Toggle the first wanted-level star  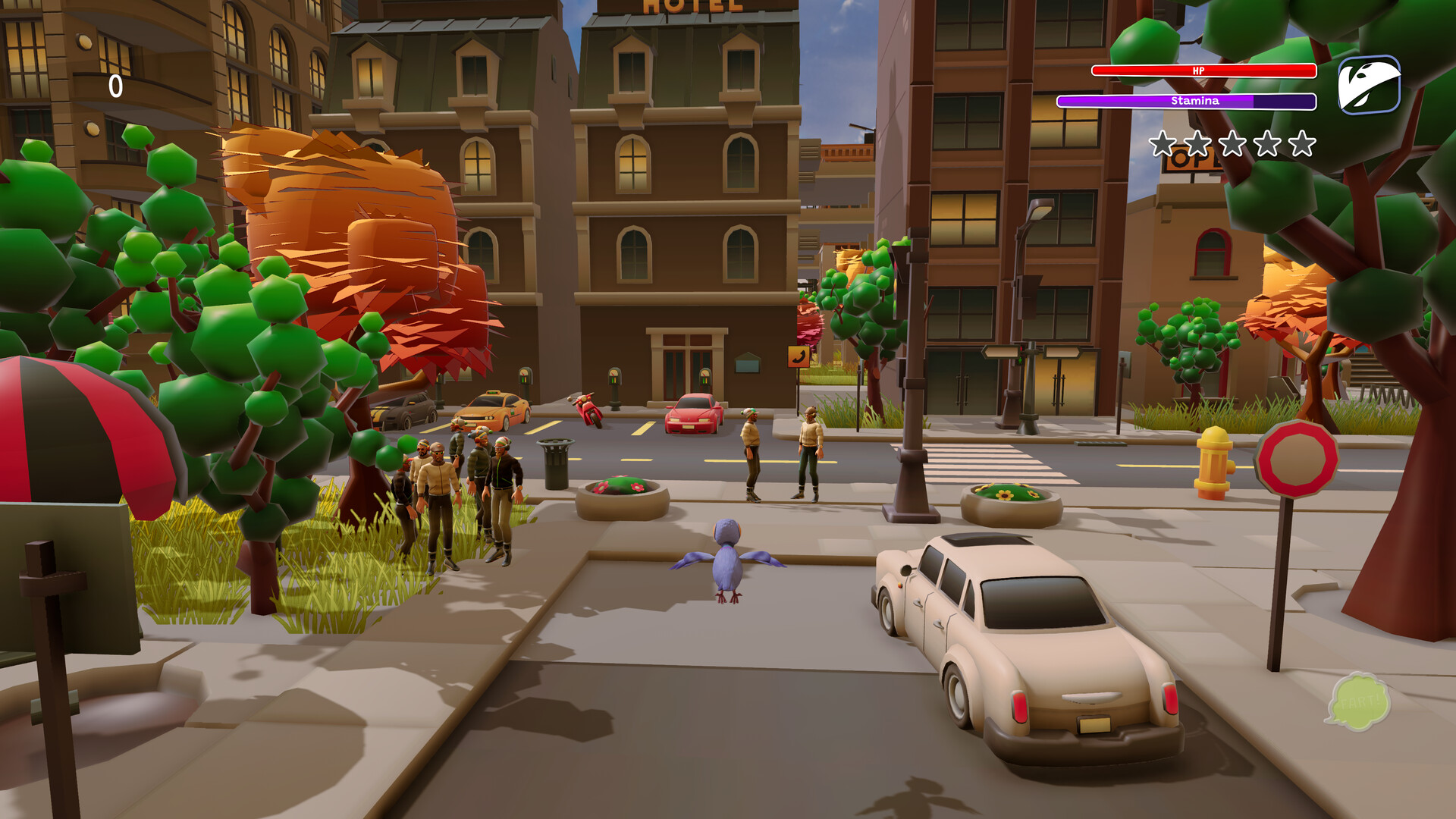point(1162,141)
